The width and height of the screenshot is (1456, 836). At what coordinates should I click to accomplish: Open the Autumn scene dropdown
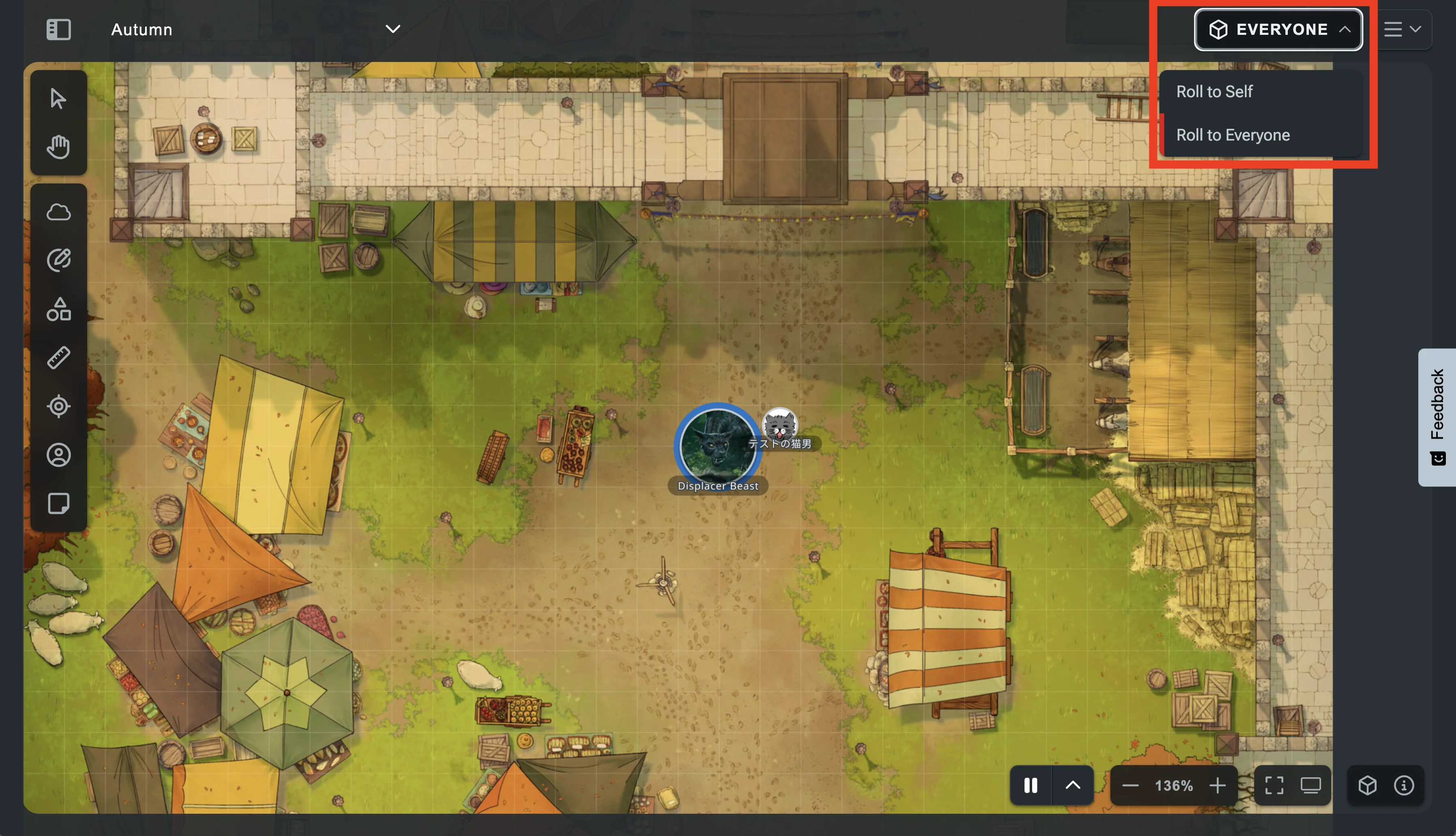[x=392, y=29]
